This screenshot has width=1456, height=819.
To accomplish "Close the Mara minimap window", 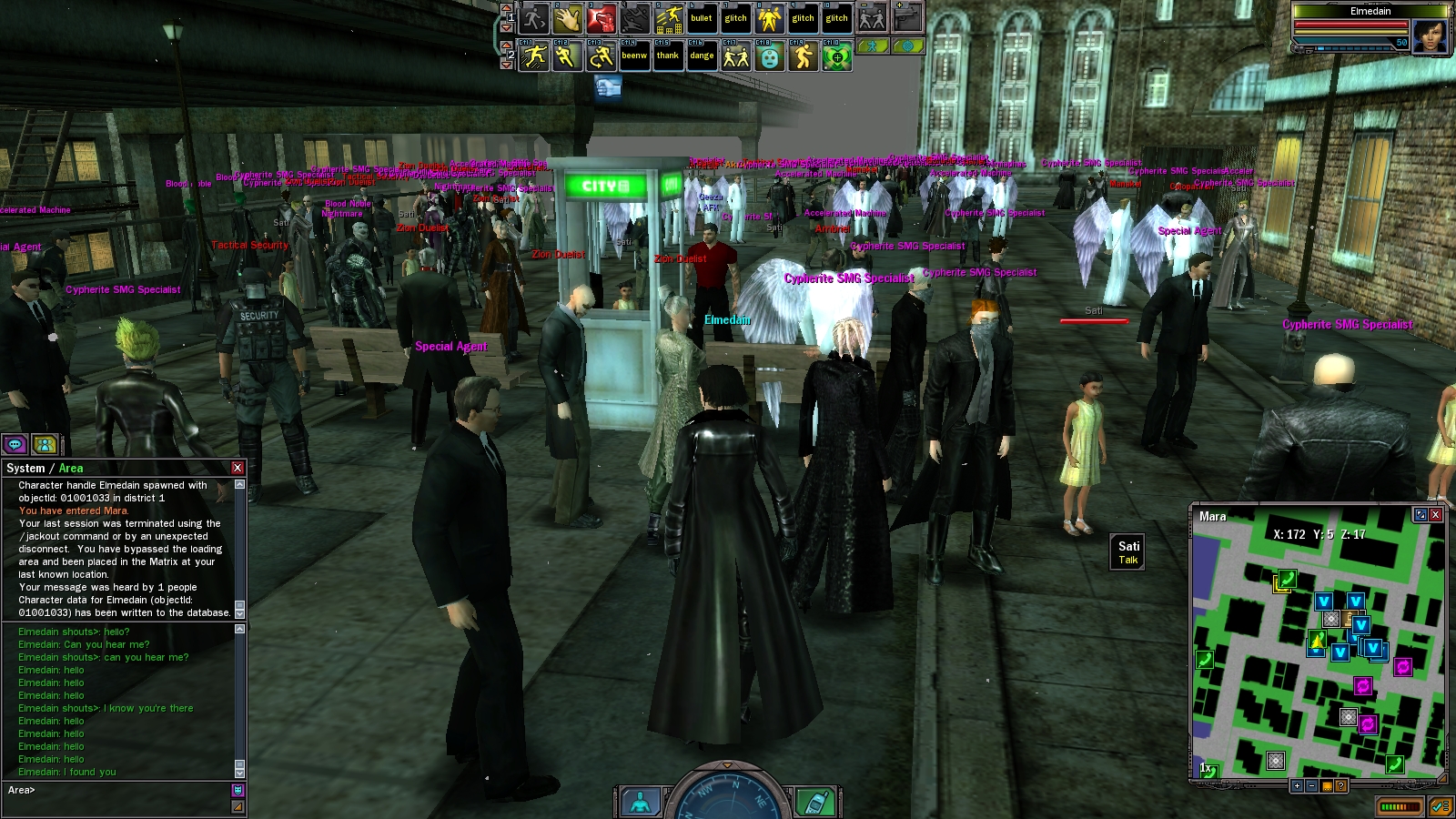I will (x=1436, y=515).
